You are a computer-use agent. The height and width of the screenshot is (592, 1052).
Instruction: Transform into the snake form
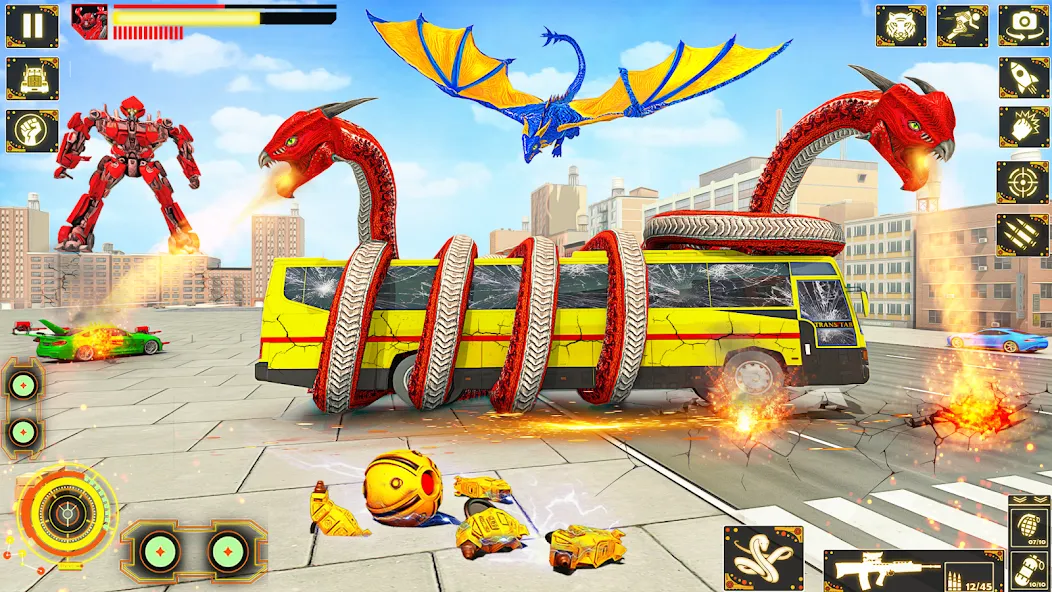[x=763, y=557]
